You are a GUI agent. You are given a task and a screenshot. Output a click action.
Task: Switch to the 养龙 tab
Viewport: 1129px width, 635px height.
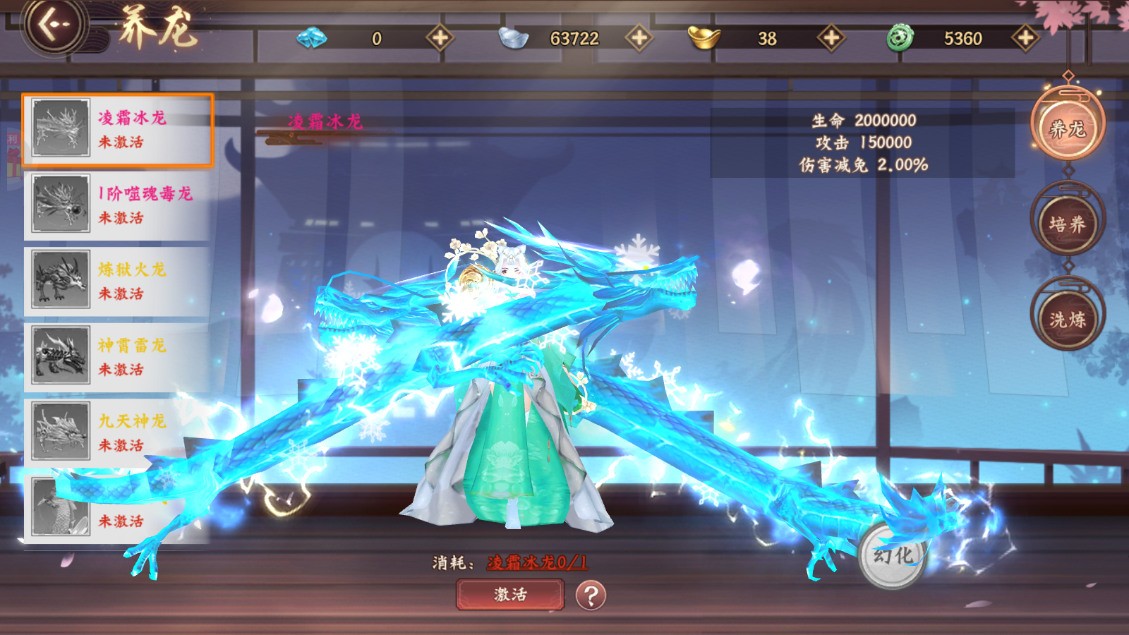tap(1066, 128)
